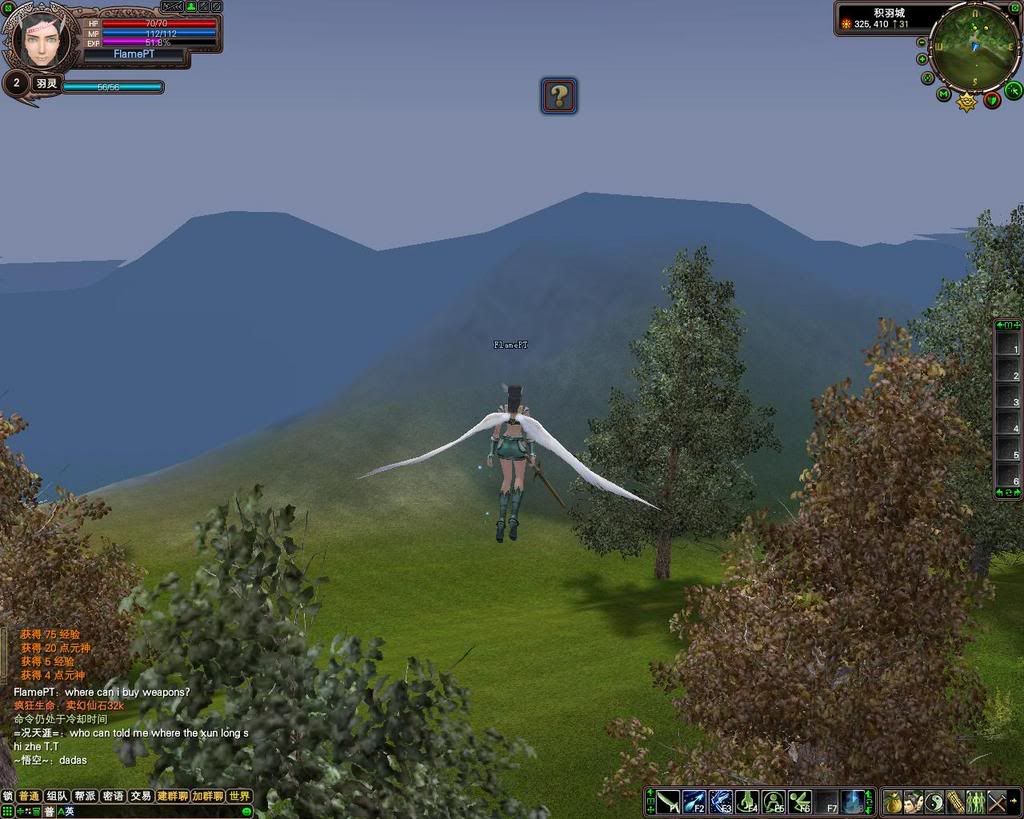Activate the F1 sword attack skill
This screenshot has height=819, width=1024.
(668, 802)
